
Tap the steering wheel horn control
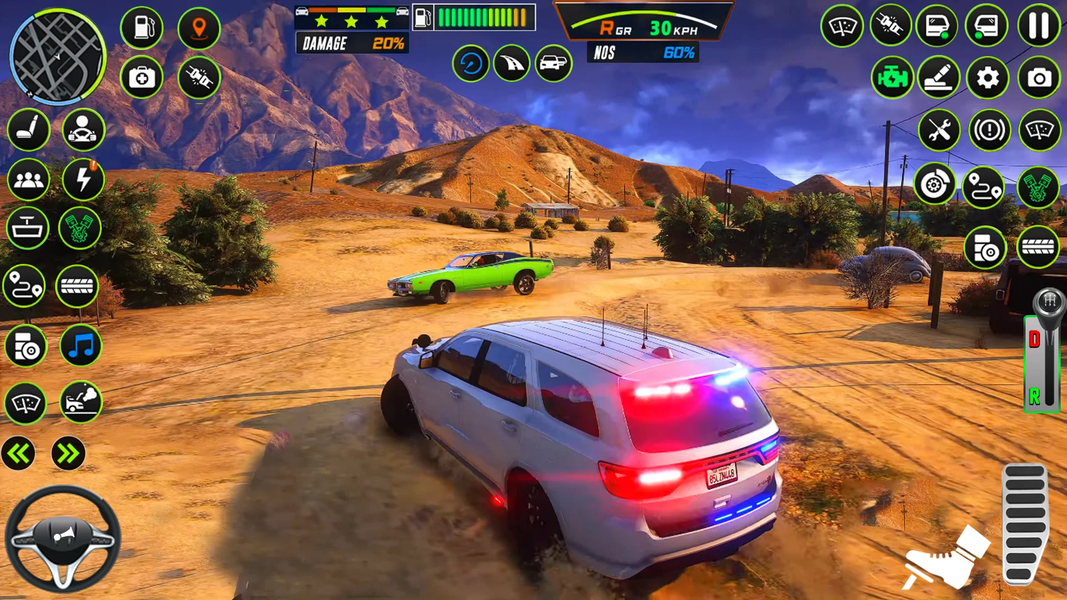pos(62,538)
